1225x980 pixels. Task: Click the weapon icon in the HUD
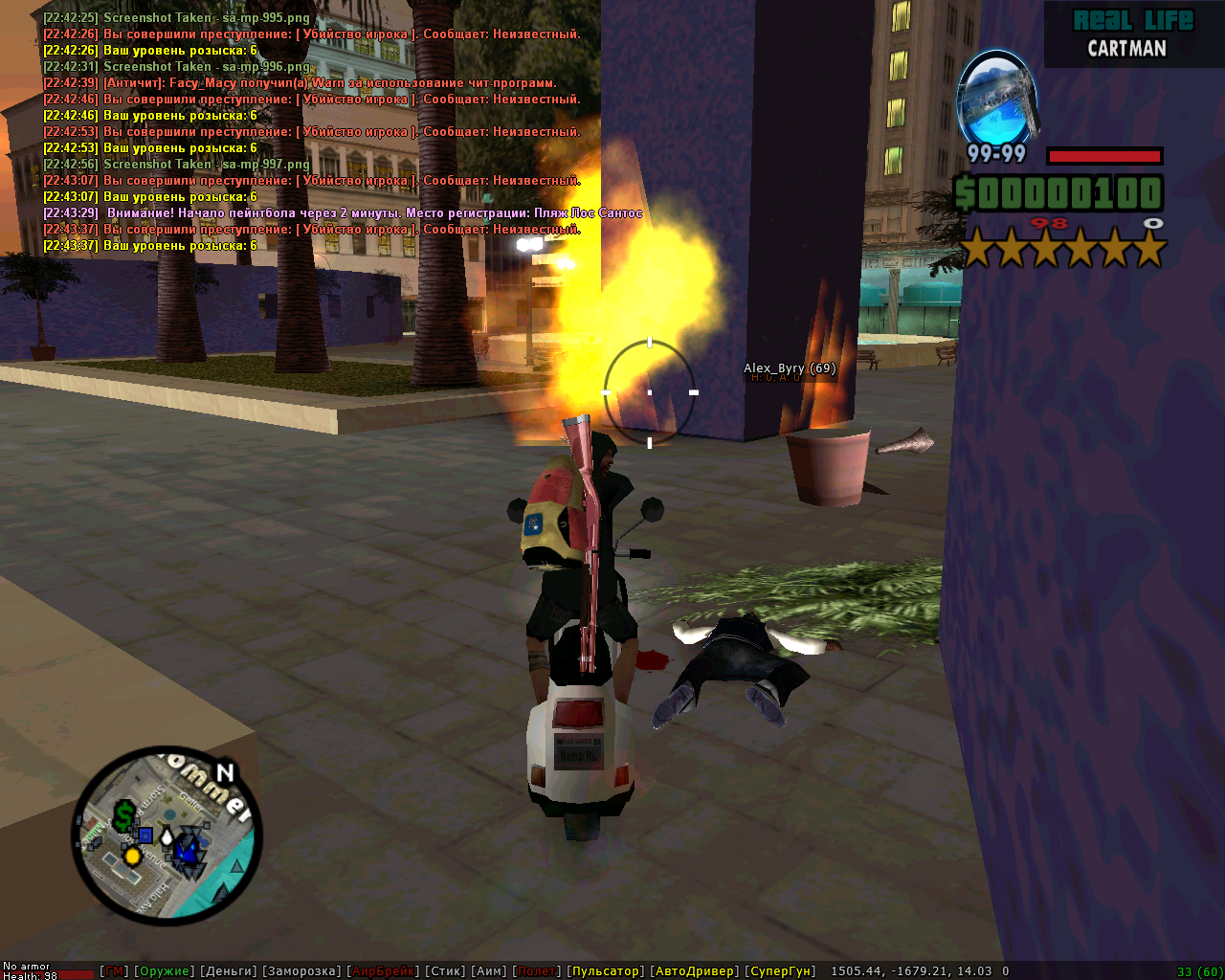coord(998,98)
